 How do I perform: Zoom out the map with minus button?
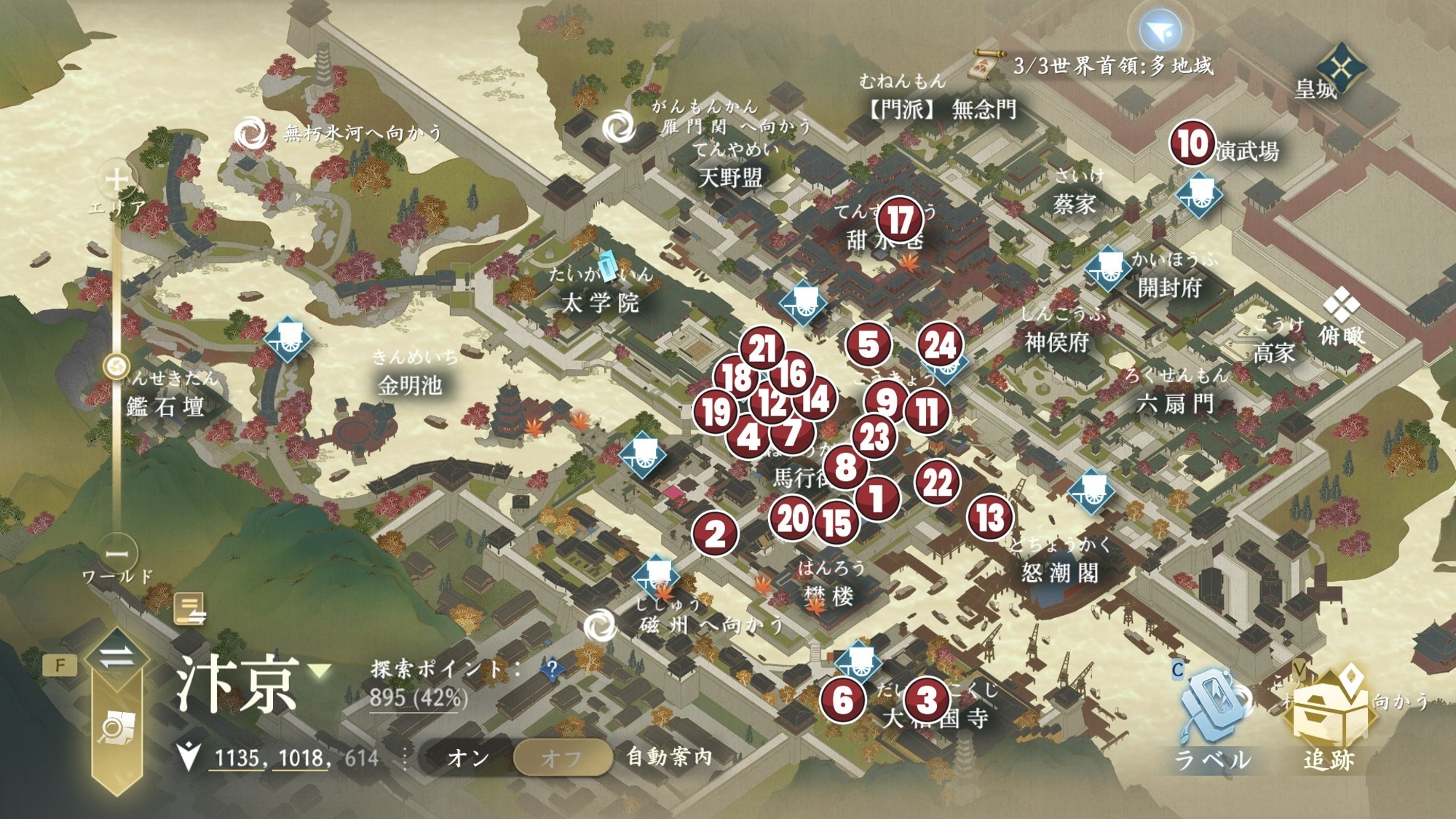pos(117,554)
